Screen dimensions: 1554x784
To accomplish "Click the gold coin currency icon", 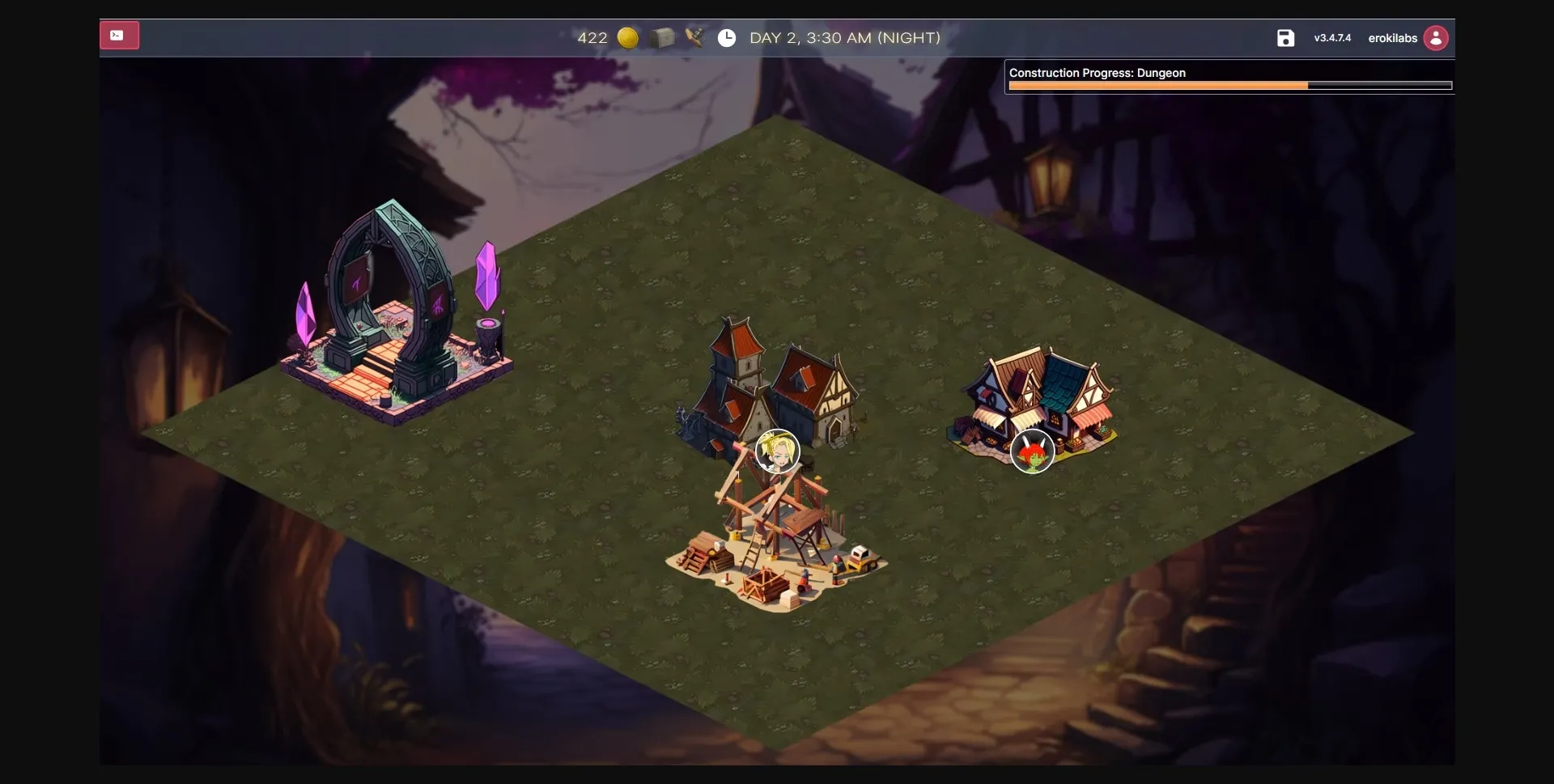I will click(x=628, y=38).
